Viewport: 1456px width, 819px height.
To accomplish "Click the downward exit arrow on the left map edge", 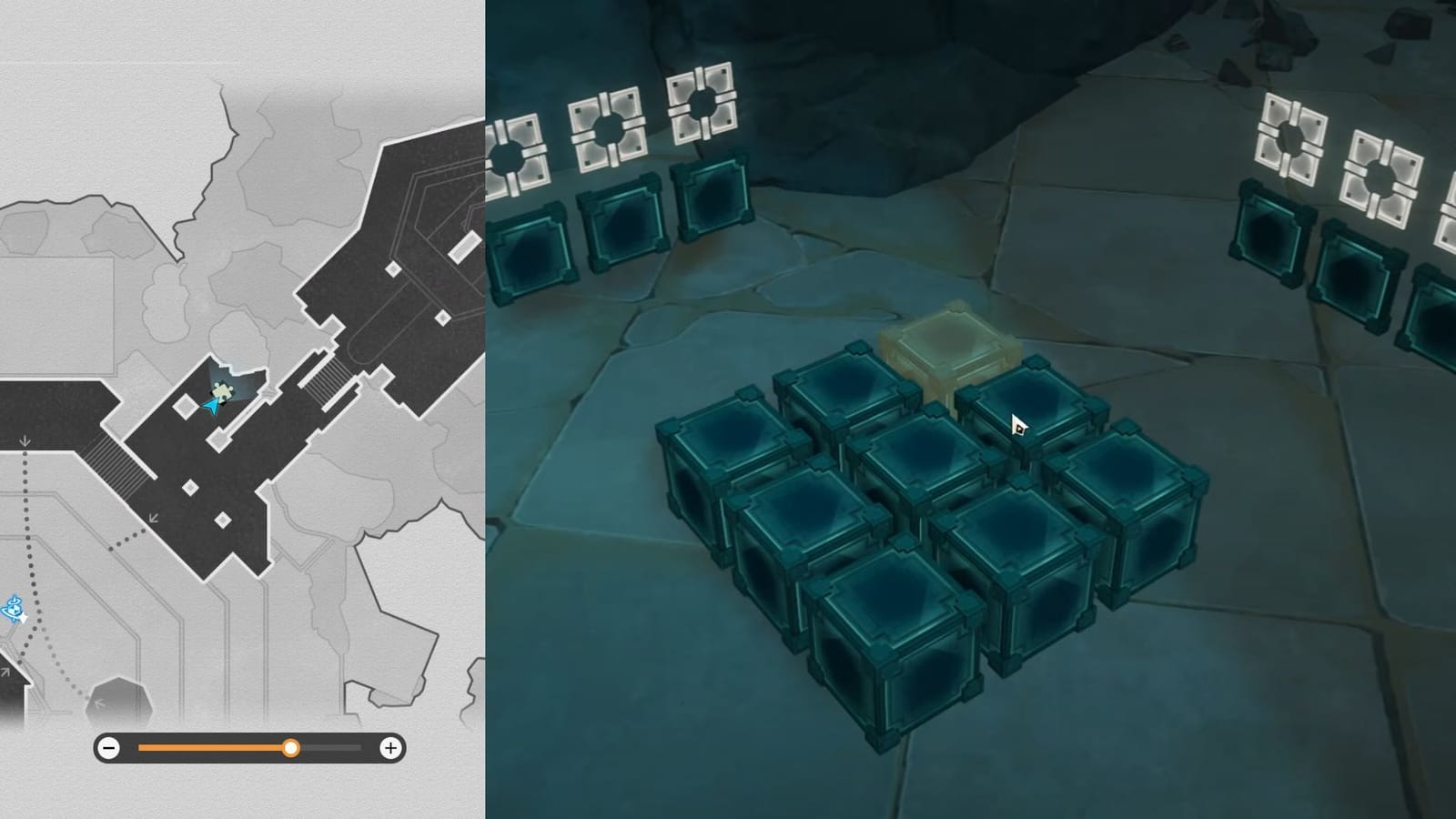I will [x=25, y=439].
